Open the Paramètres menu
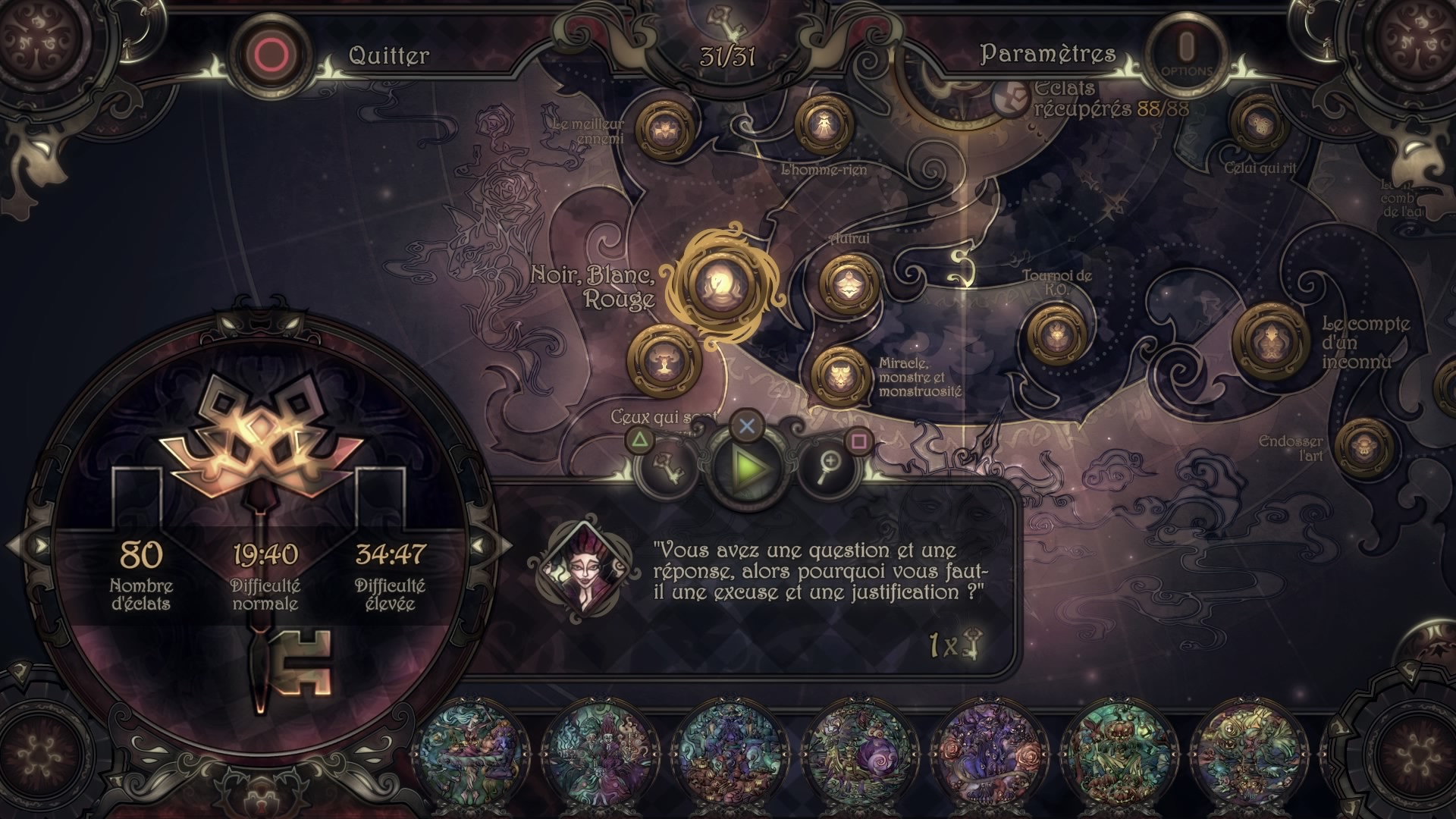The image size is (1456, 819). (1047, 54)
